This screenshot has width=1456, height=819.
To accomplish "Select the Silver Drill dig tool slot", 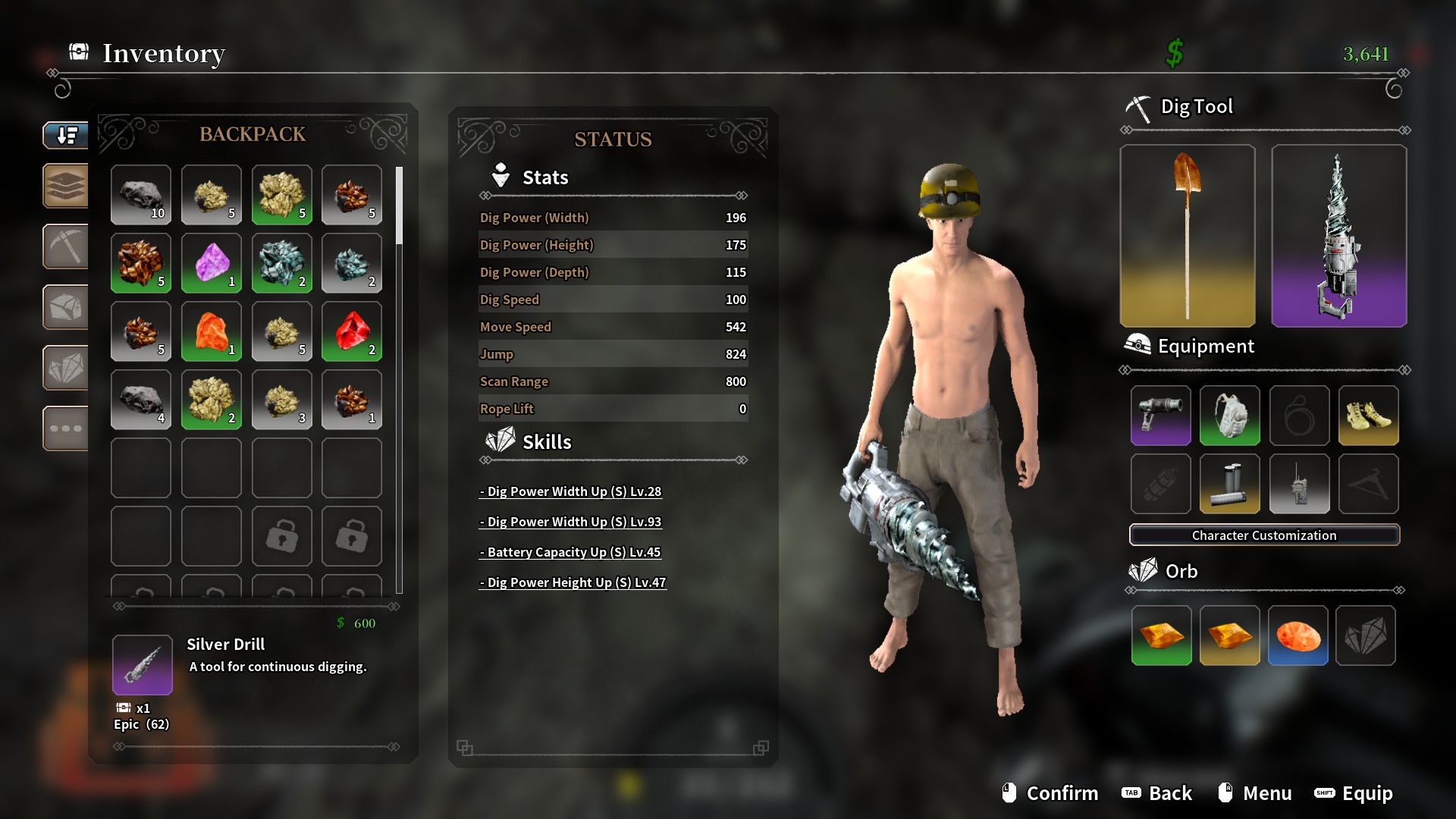I will click(1338, 236).
